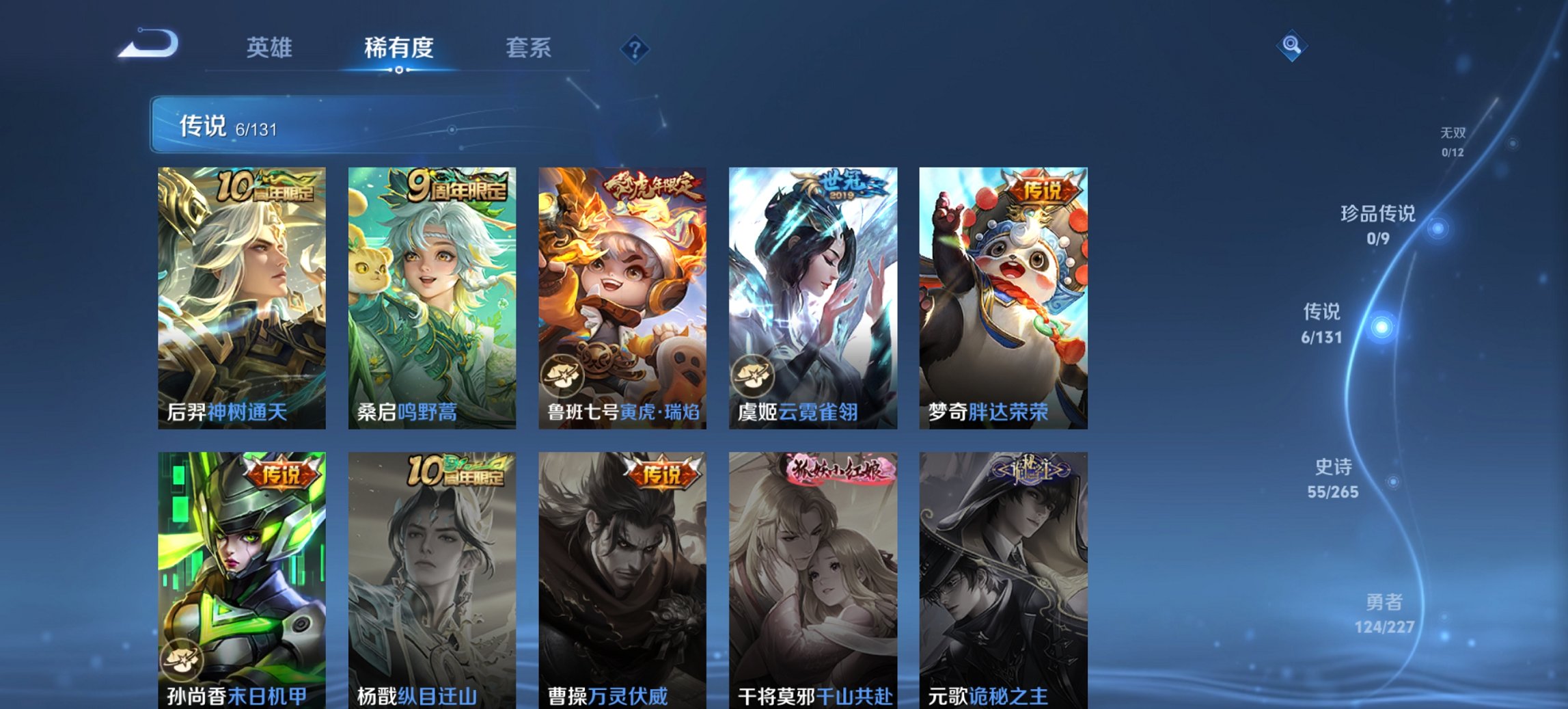
Task: Click the question mark help icon
Action: [635, 48]
